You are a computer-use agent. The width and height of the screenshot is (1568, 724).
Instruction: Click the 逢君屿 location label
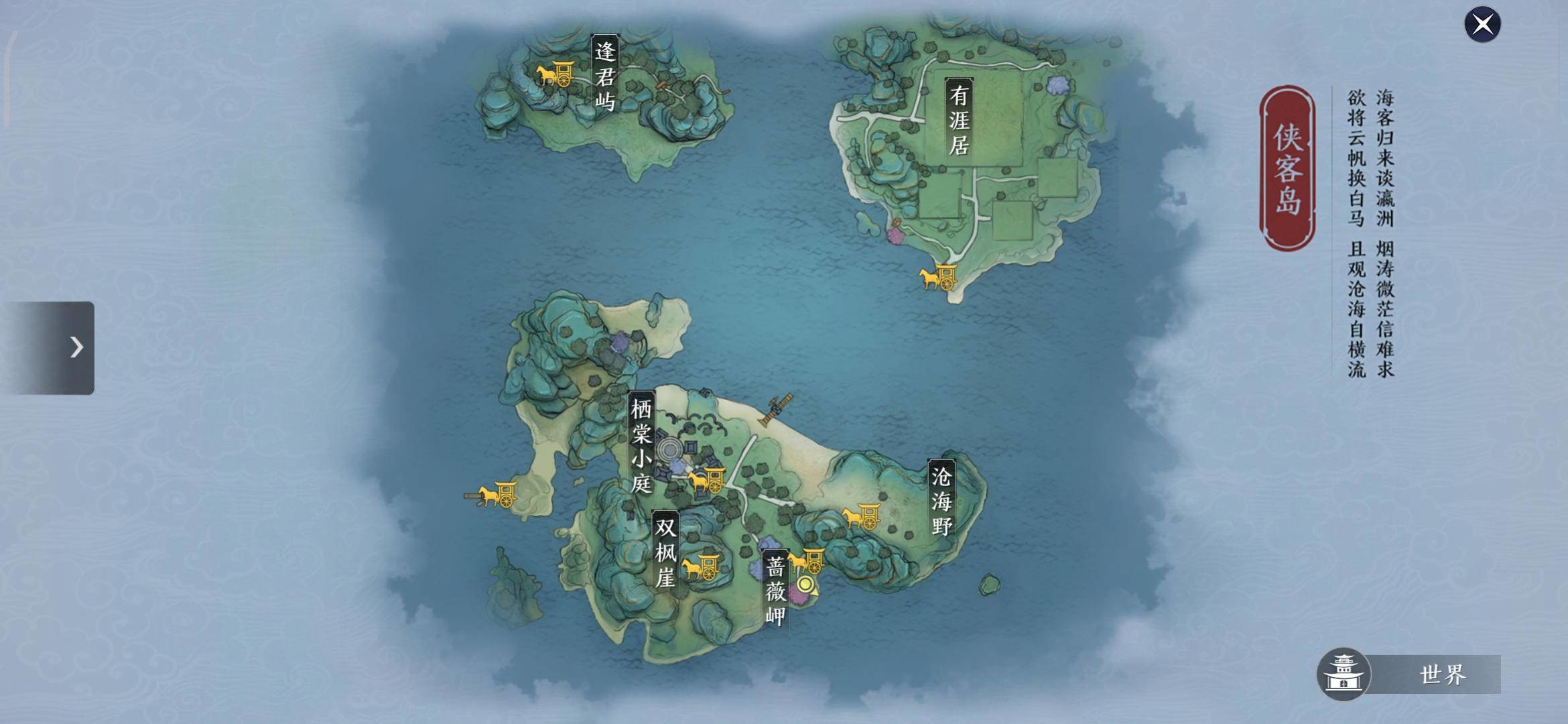pyautogui.click(x=606, y=74)
